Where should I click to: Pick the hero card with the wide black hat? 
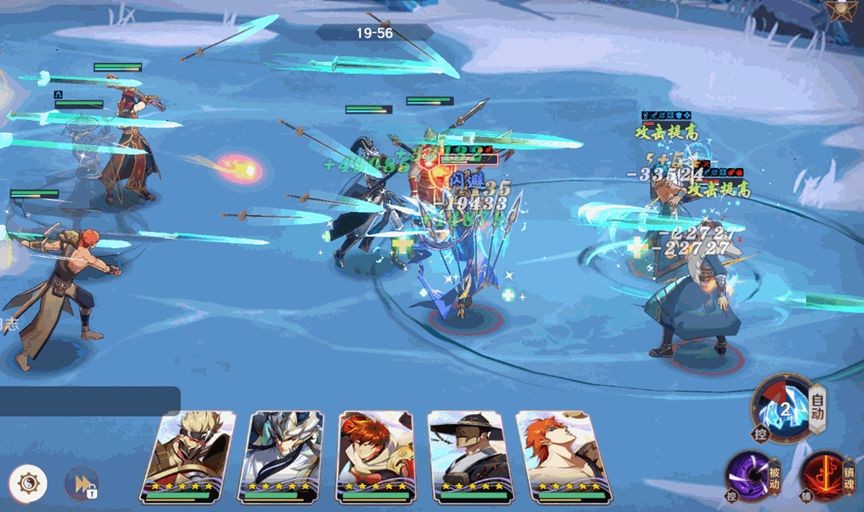click(x=466, y=455)
